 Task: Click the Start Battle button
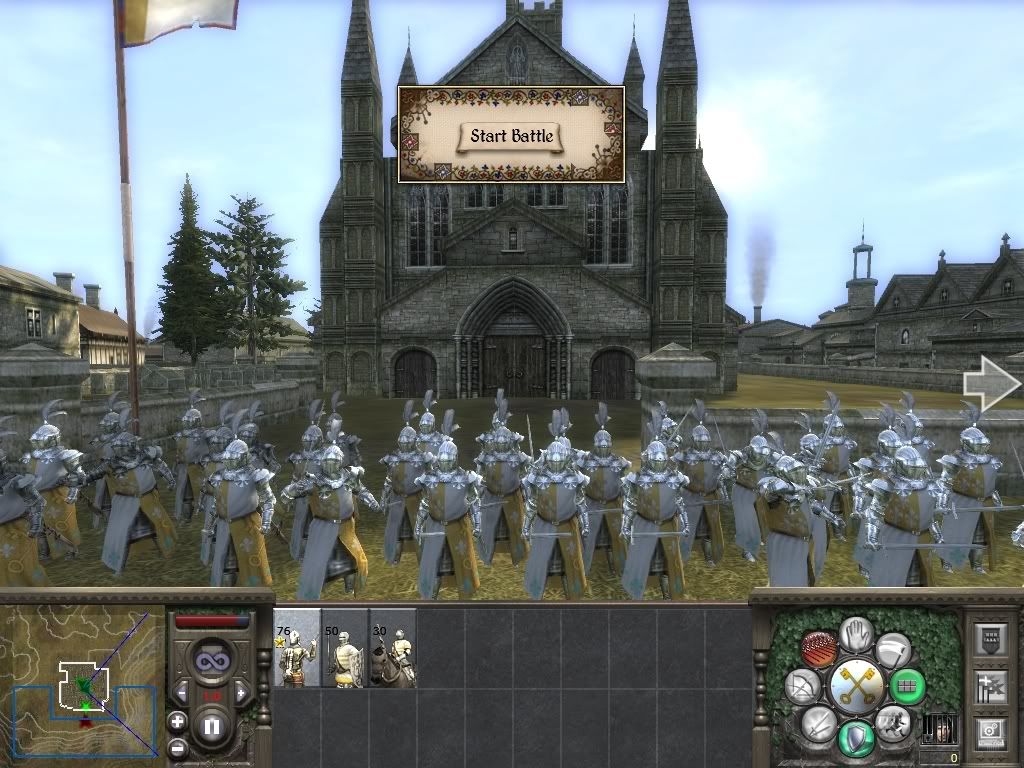(x=511, y=136)
